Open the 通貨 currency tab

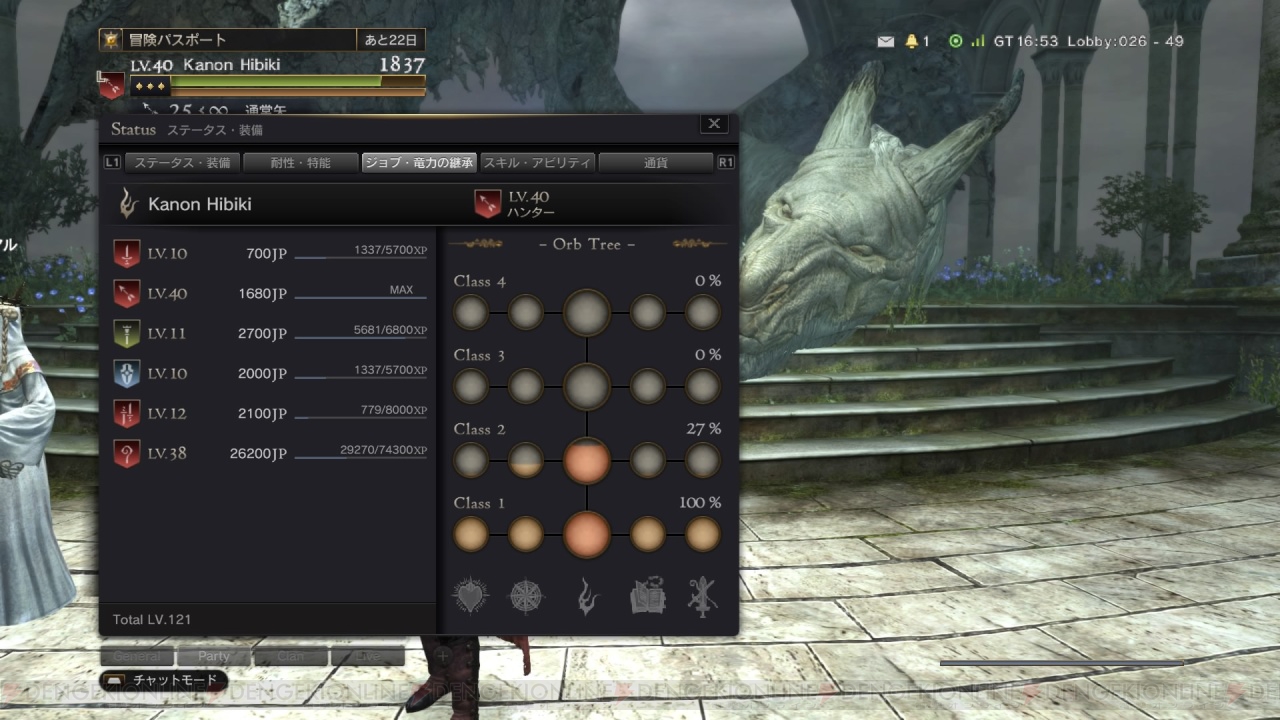[656, 162]
